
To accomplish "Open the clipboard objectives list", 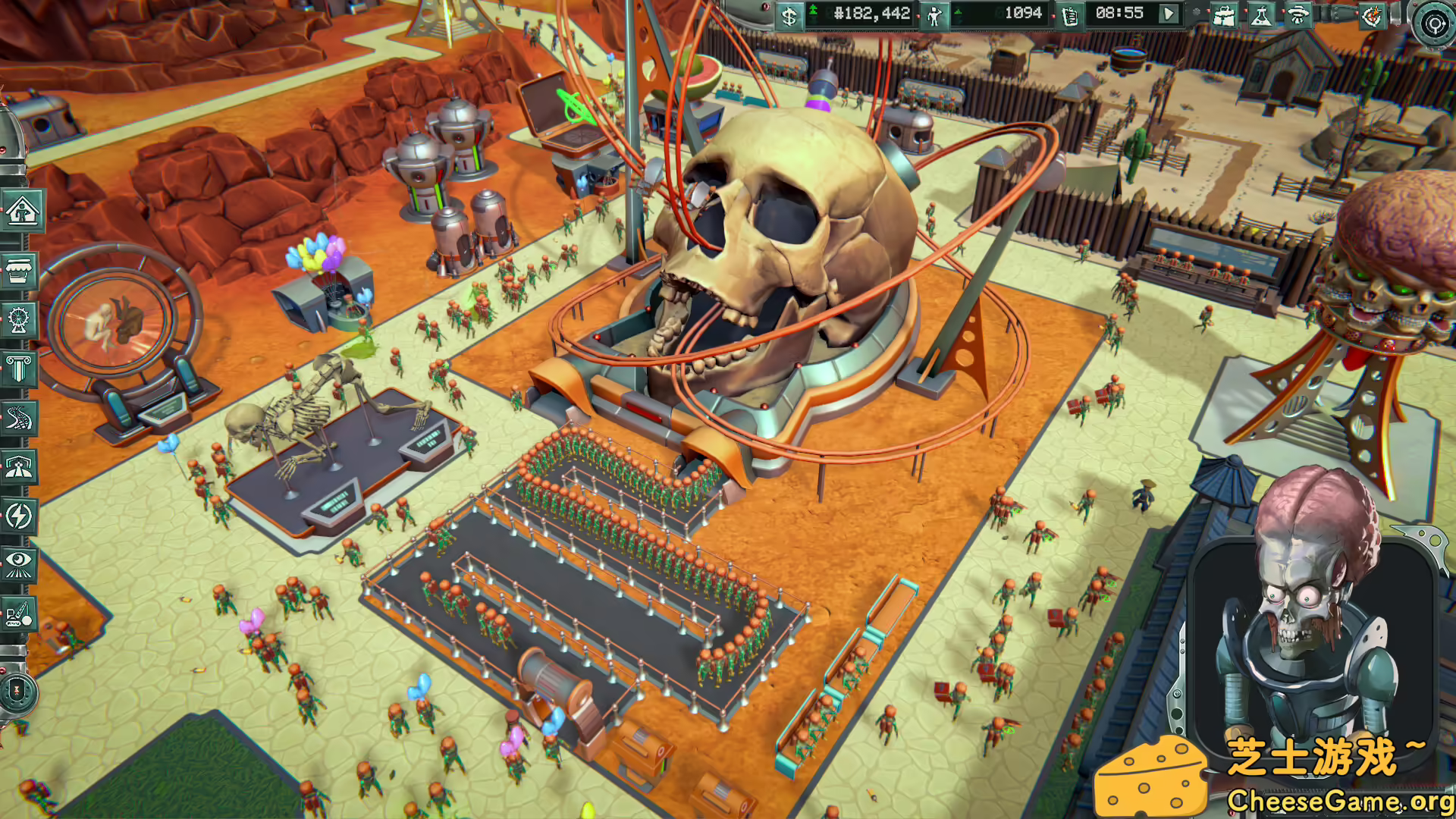I will pos(1070,16).
